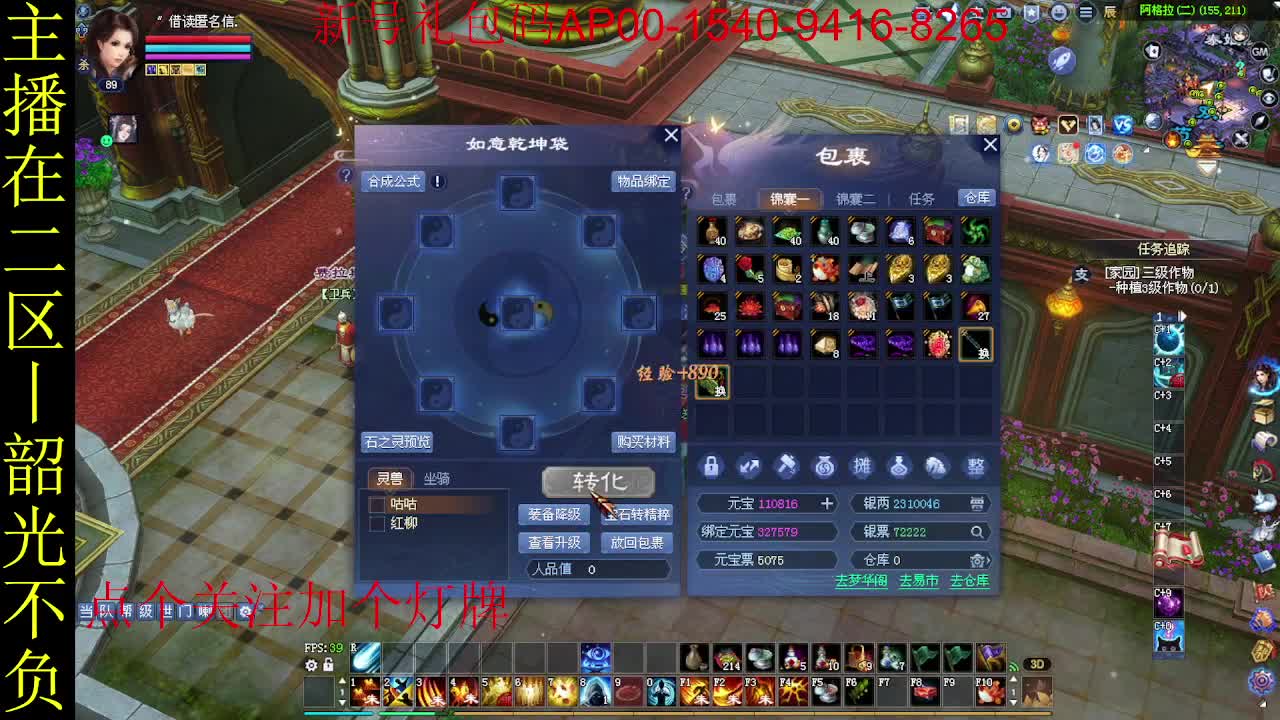Select the lock items icon in the bag toolbar
This screenshot has width=1280, height=720.
click(x=712, y=467)
